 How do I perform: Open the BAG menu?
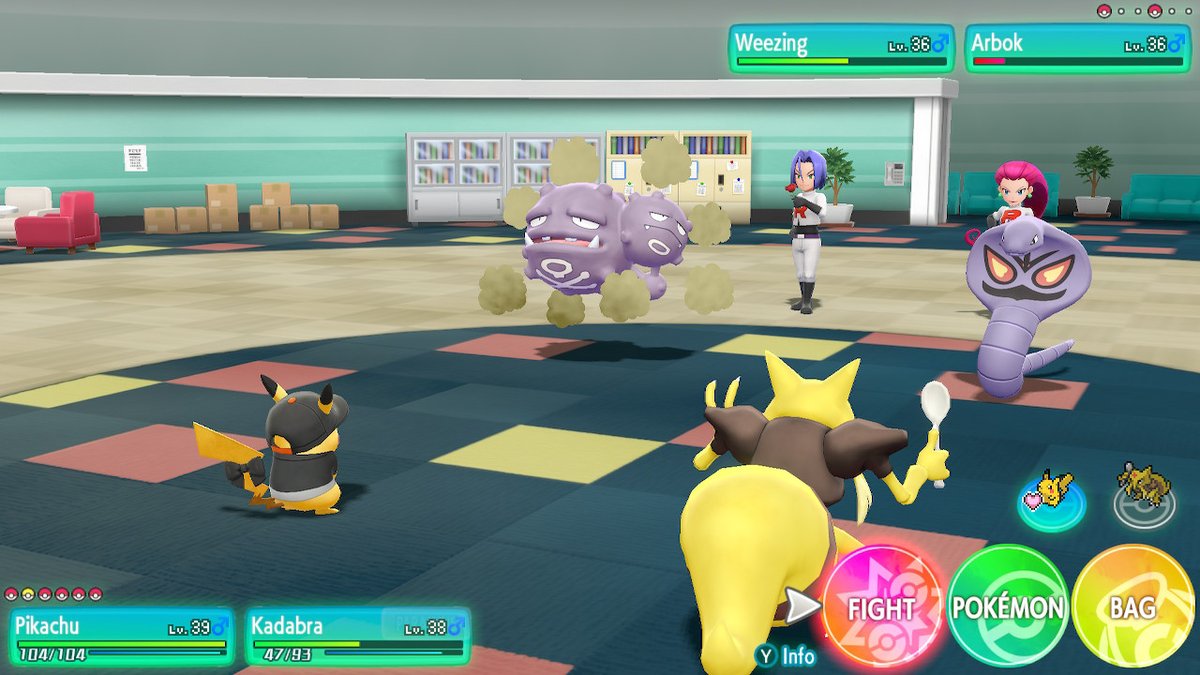click(1132, 607)
